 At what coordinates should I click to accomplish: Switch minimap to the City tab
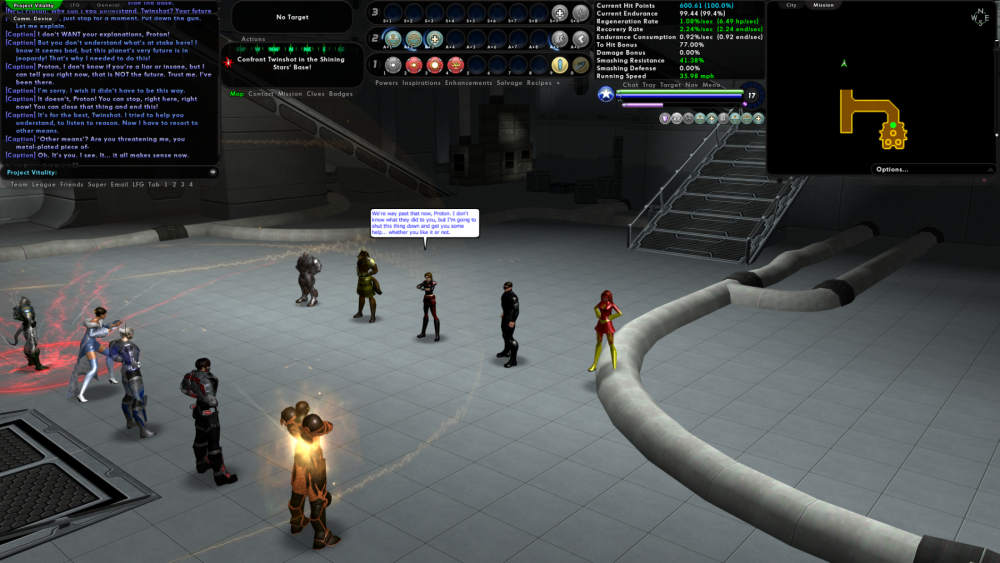791,5
